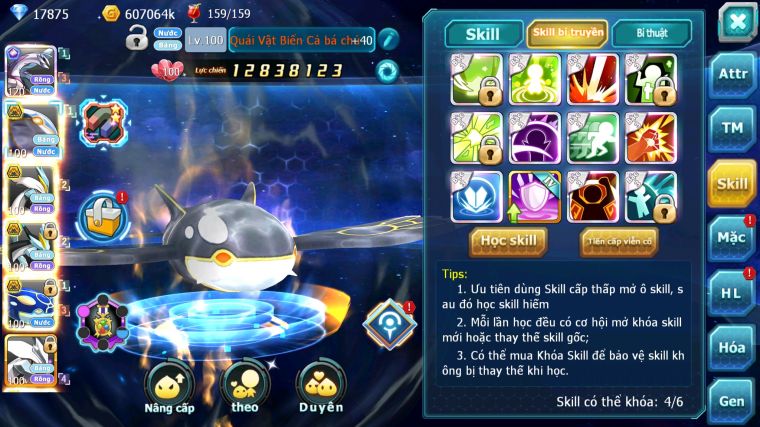The image size is (760, 427).
Task: Open the Skill bí truyền tab
Action: (x=566, y=34)
